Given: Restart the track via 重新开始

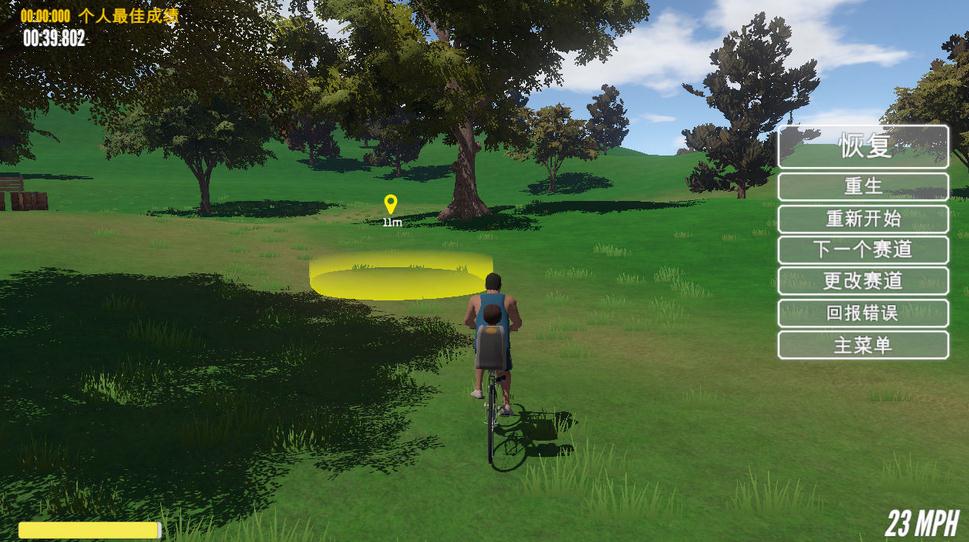Looking at the screenshot, I should 863,219.
